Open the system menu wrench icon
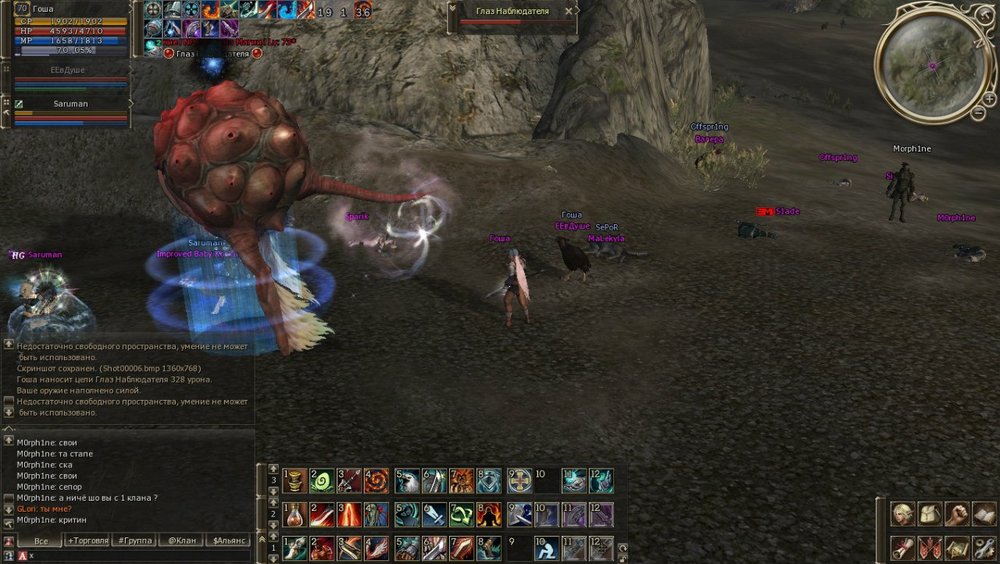The image size is (1000, 564). [x=984, y=547]
